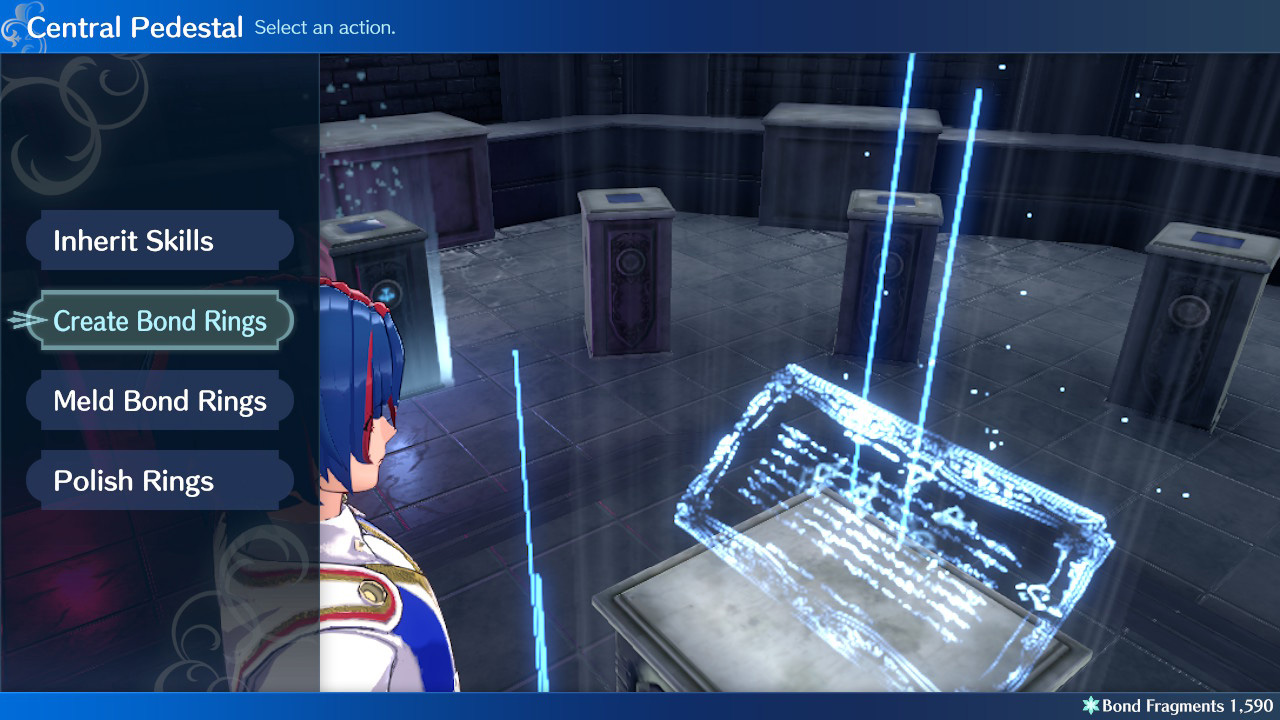
Task: Click the selection arrow cursor pointer
Action: click(22, 320)
